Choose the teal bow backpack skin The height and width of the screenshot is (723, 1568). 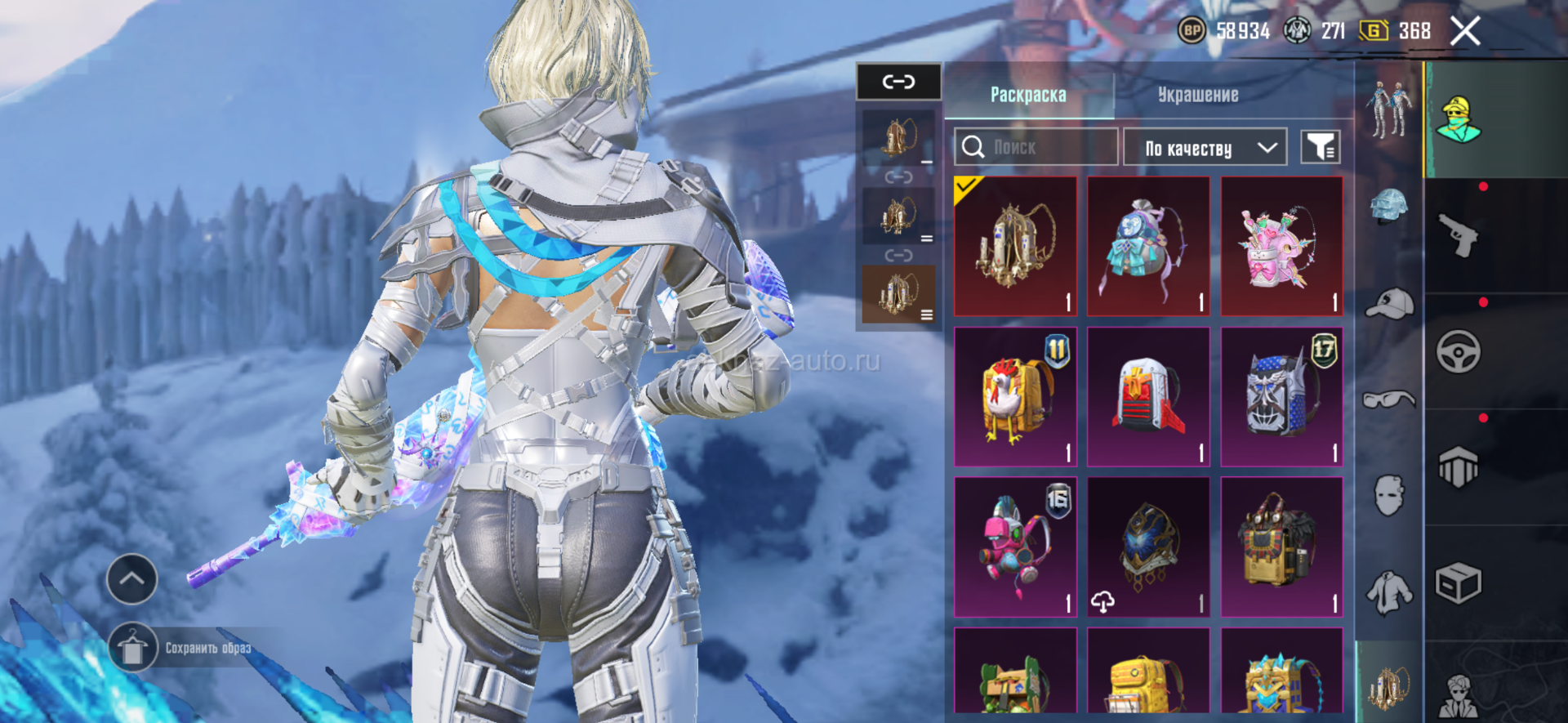1148,246
